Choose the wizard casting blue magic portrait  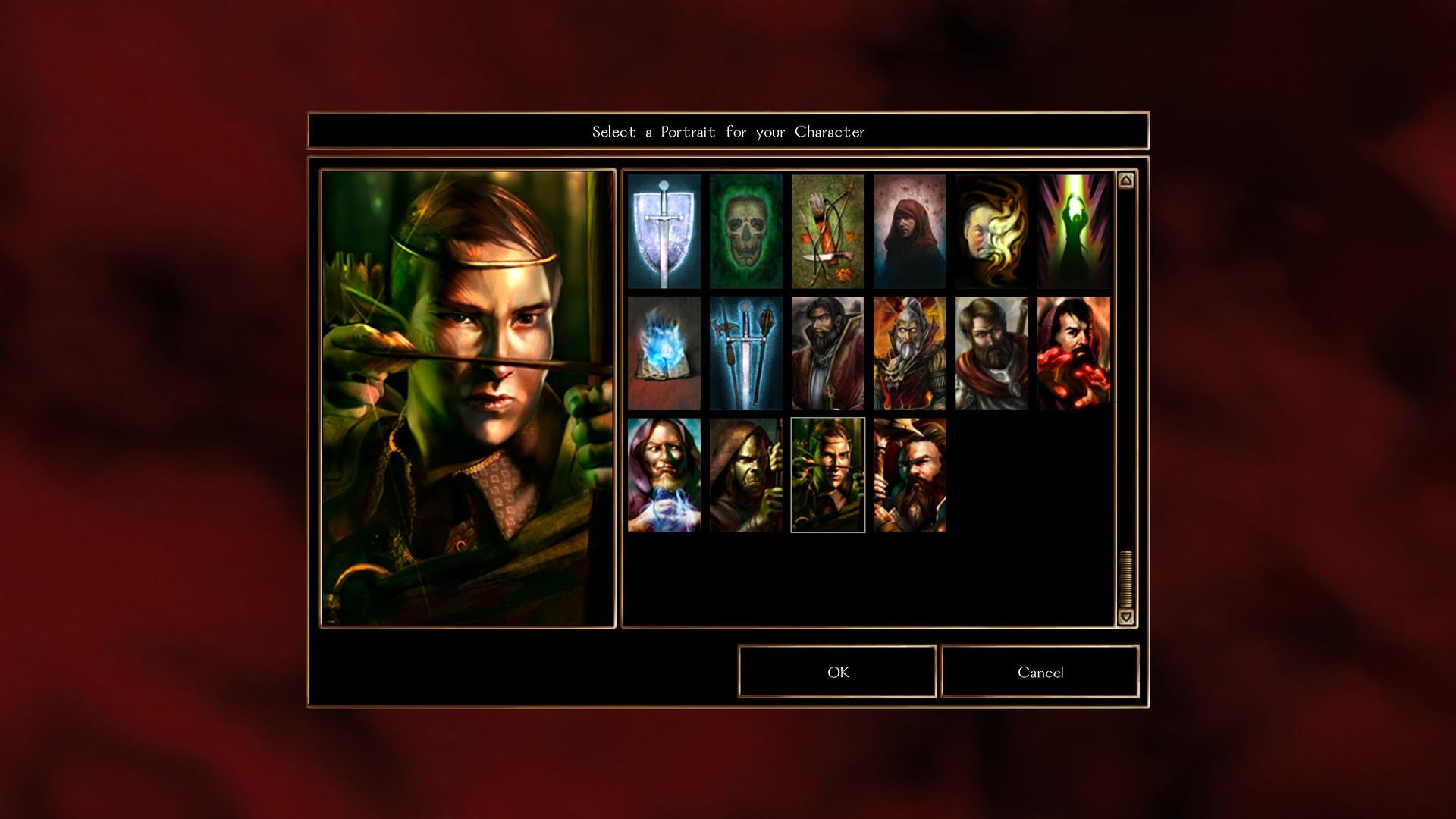(x=664, y=474)
